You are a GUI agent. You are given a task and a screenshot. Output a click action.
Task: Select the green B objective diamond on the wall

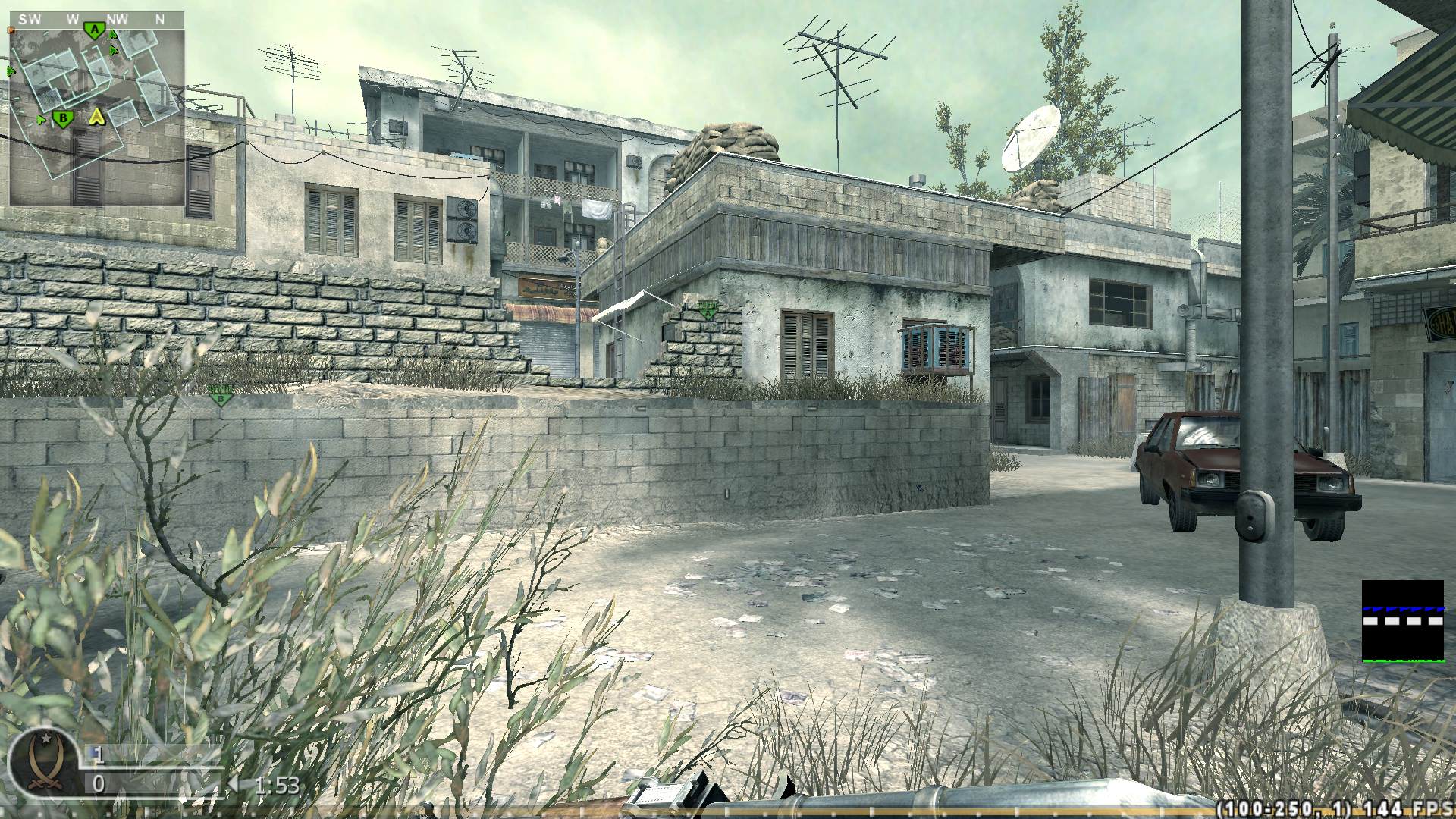(220, 394)
